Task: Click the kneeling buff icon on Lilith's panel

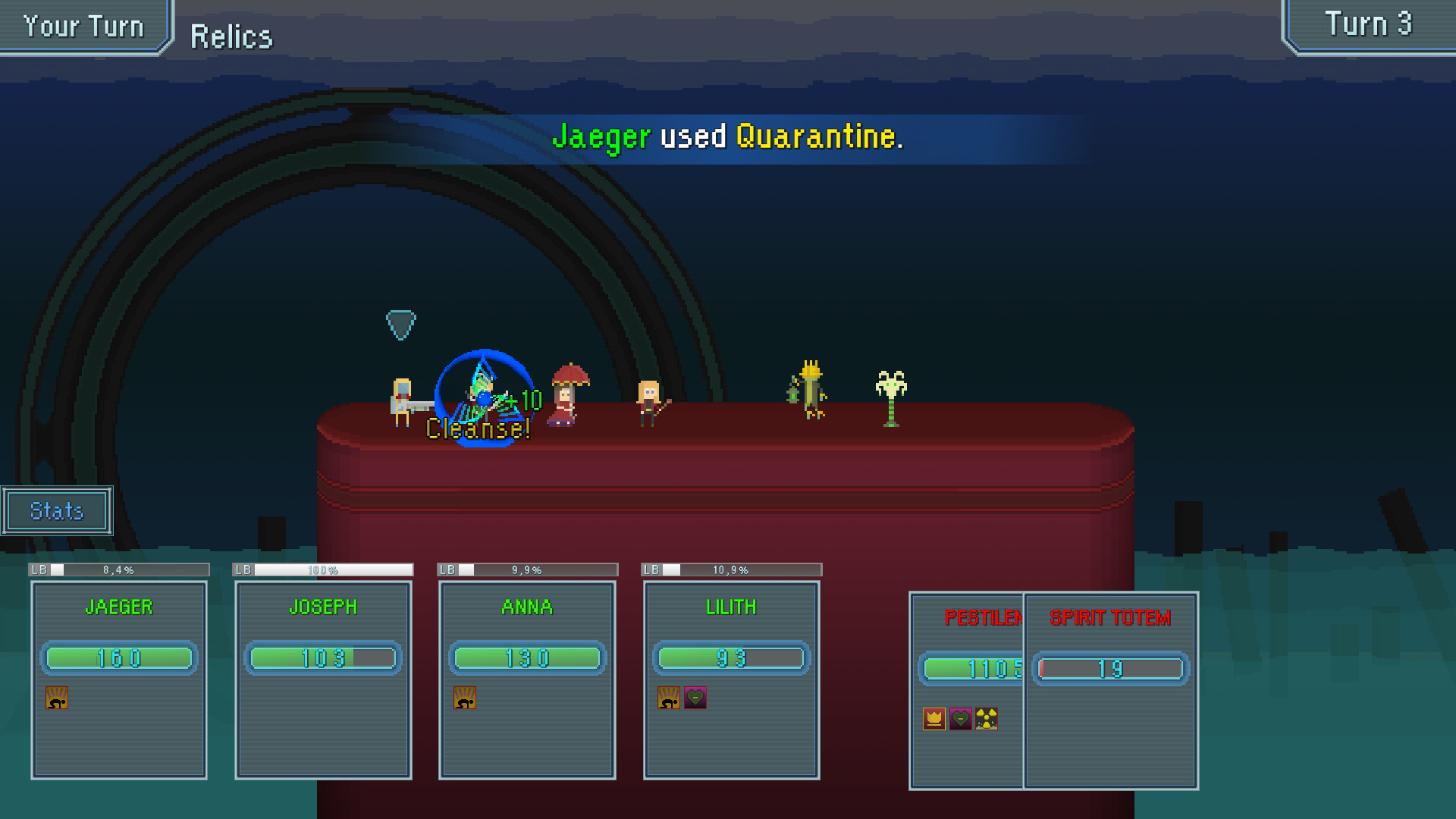Action: tap(667, 698)
